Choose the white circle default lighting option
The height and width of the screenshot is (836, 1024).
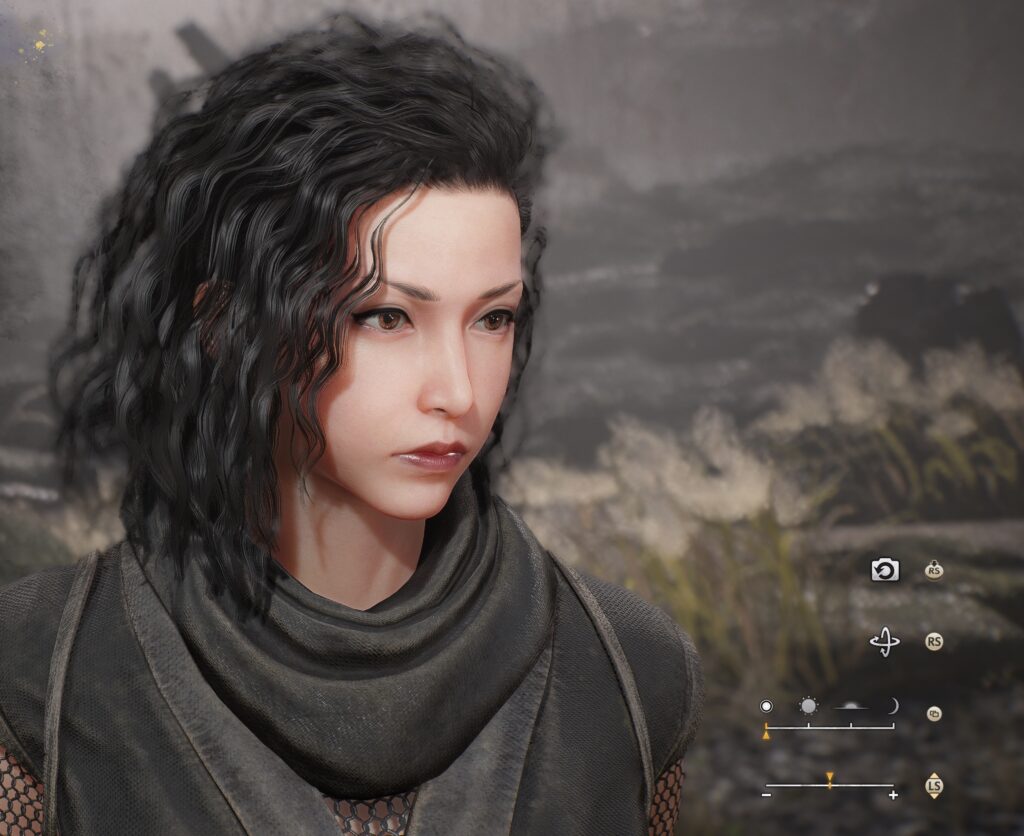766,706
